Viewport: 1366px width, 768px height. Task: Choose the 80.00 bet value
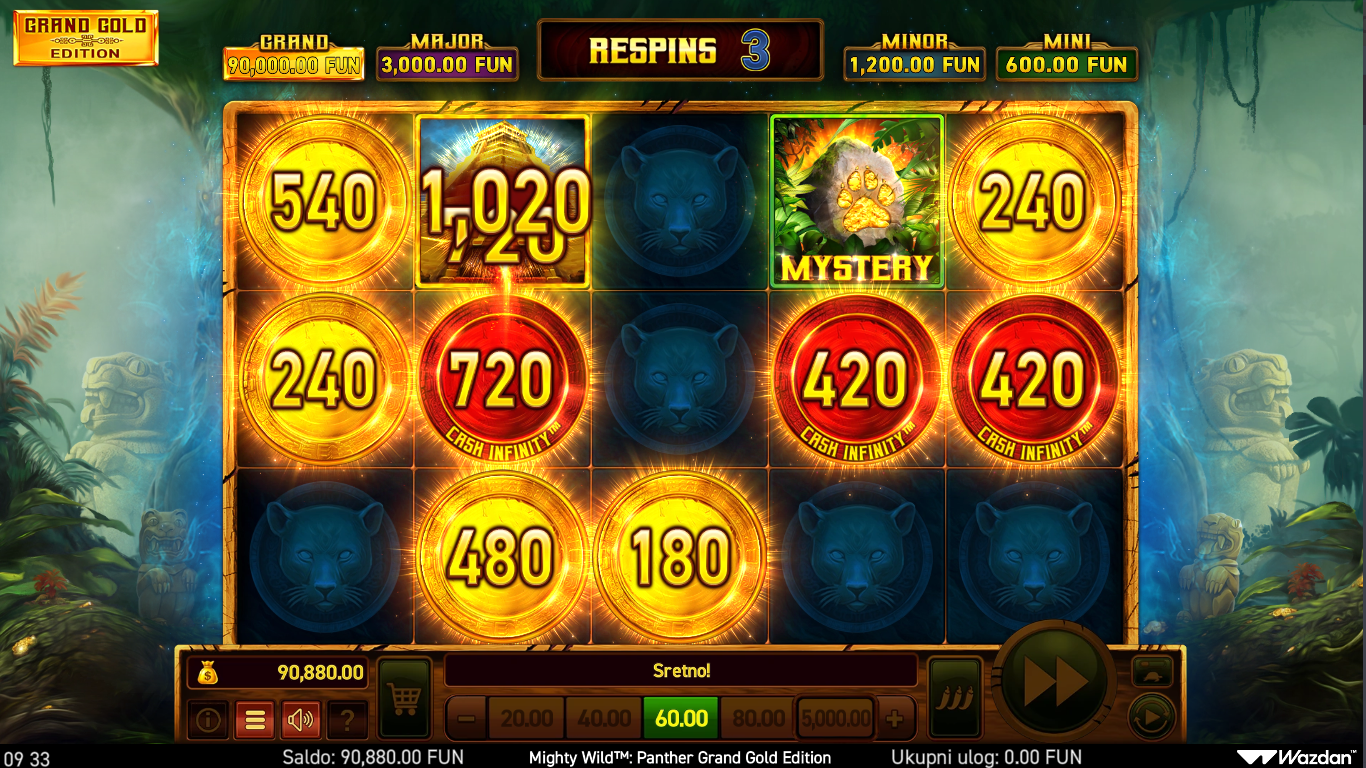click(758, 719)
